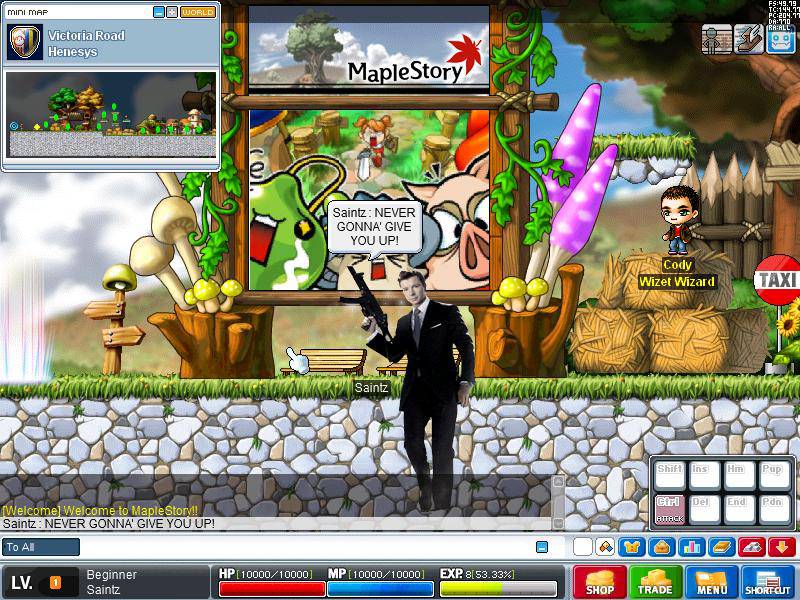Open the inventory bag icon
Image resolution: width=800 pixels, height=600 pixels.
(661, 547)
